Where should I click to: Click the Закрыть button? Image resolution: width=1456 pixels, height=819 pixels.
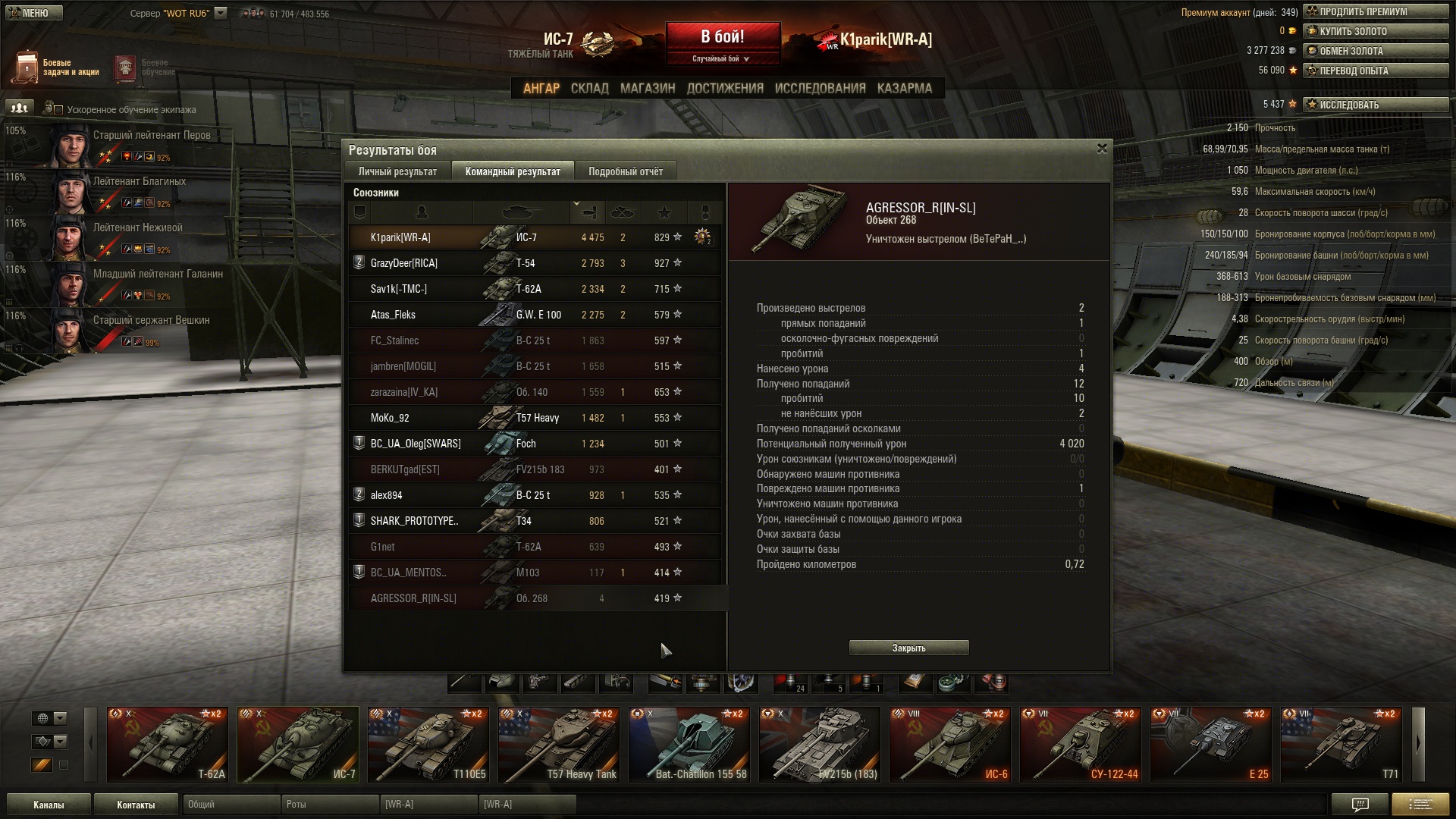(x=908, y=648)
